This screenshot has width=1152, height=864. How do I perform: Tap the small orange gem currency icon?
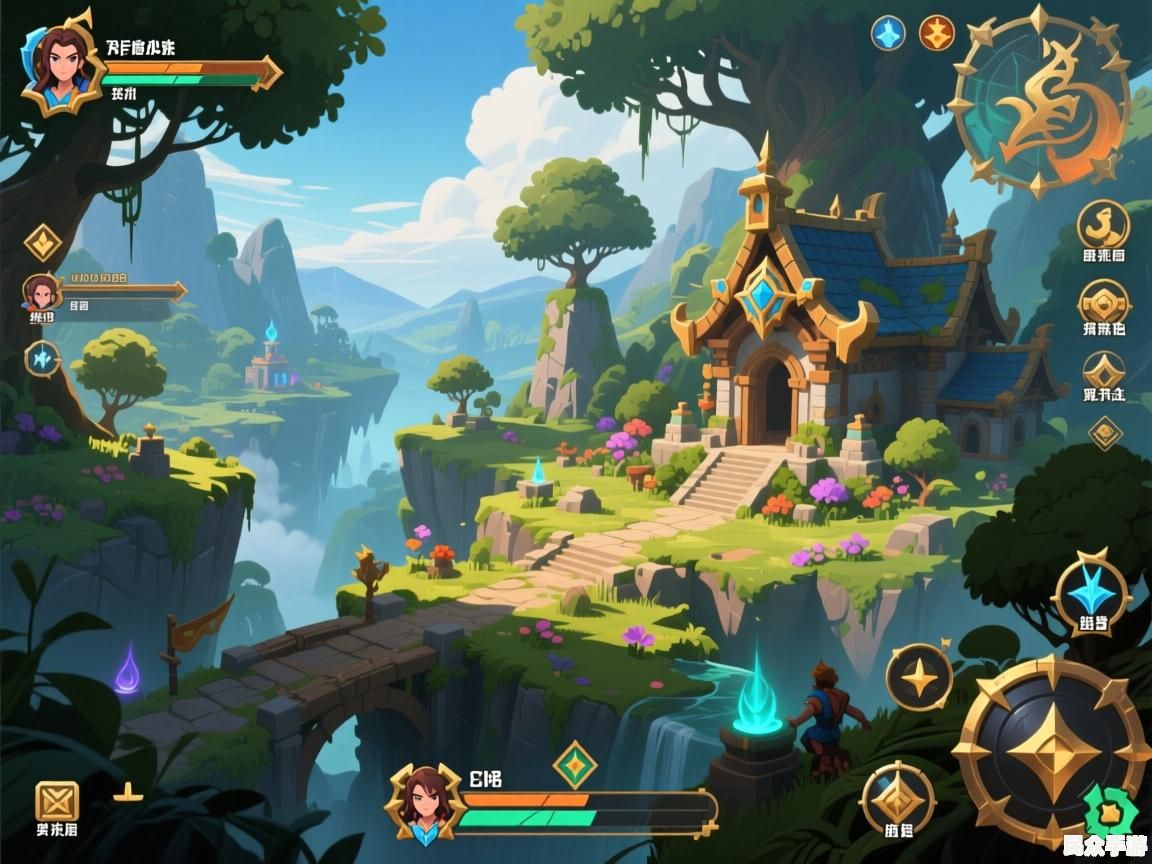pyautogui.click(x=937, y=33)
